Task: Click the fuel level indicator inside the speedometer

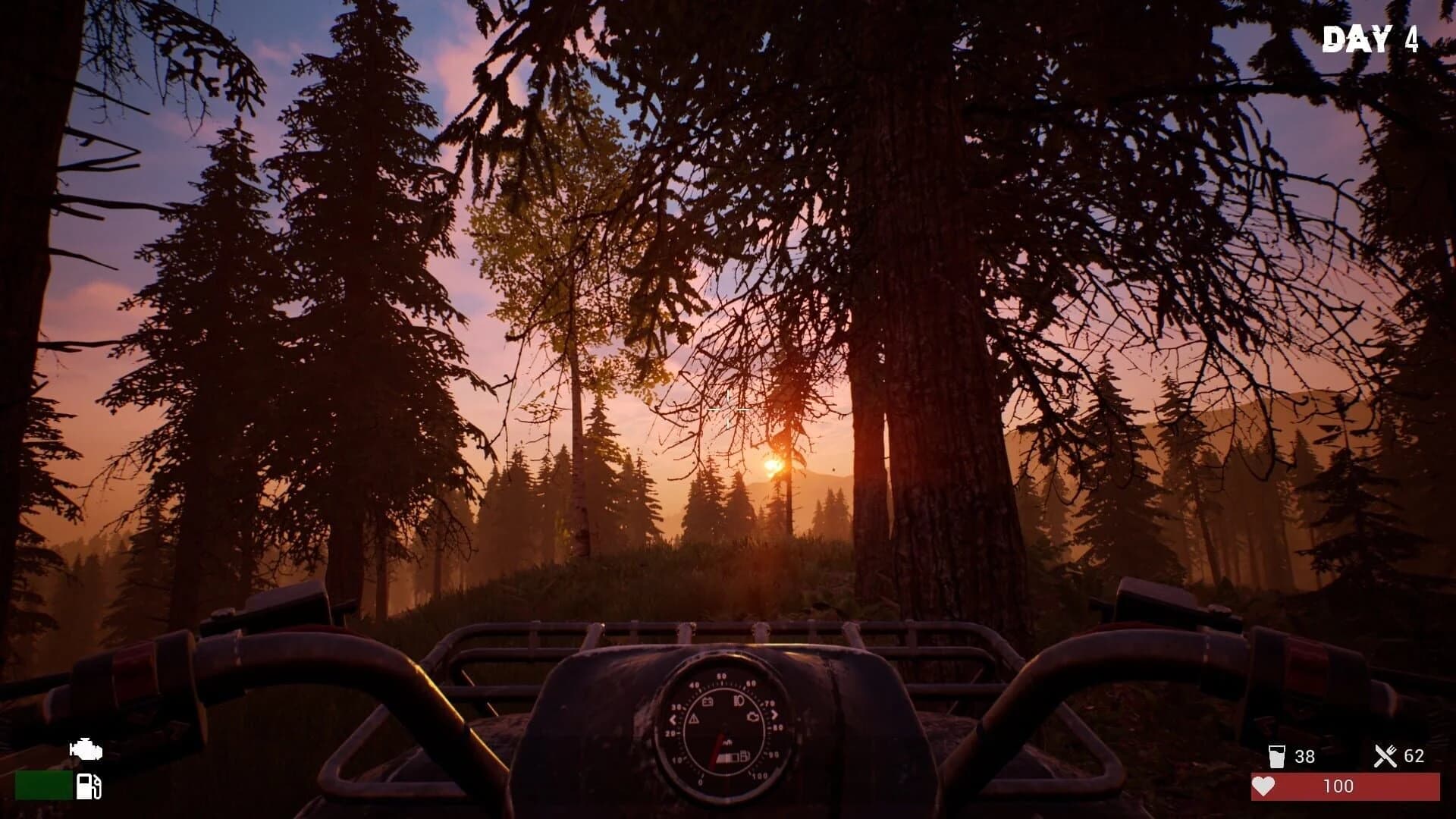Action: (x=733, y=757)
